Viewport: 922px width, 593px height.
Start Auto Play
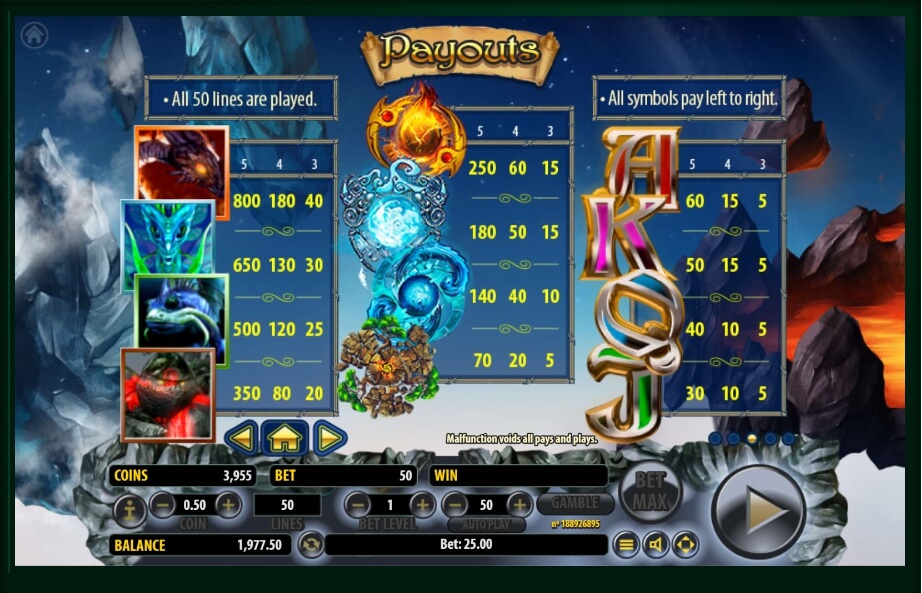point(486,524)
